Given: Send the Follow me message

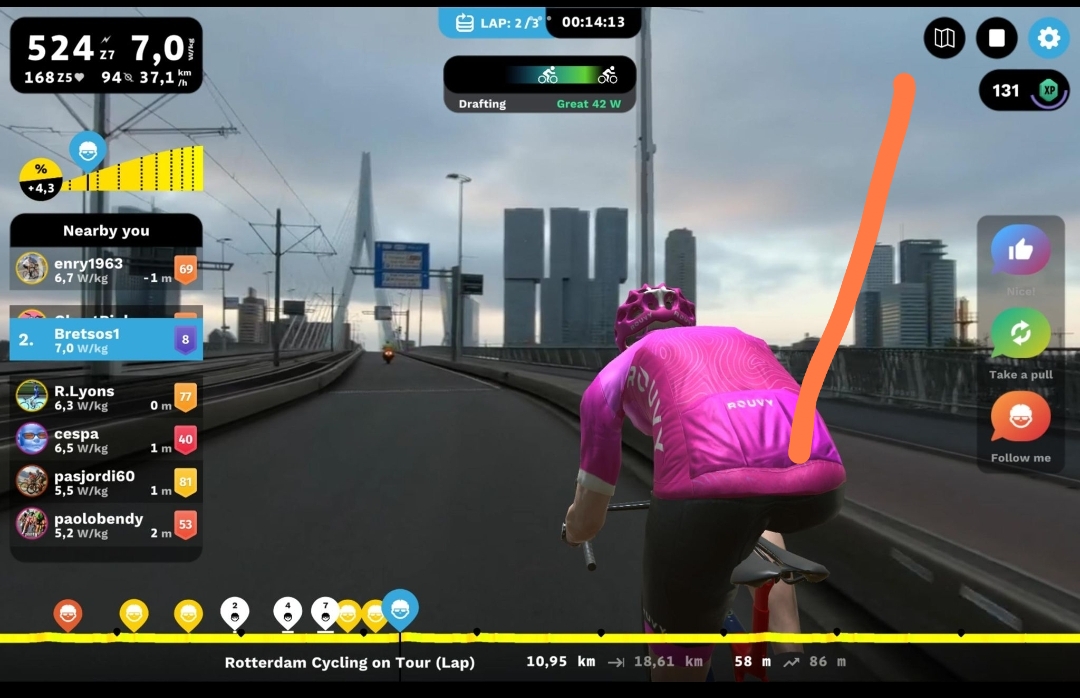Looking at the screenshot, I should 1020,417.
